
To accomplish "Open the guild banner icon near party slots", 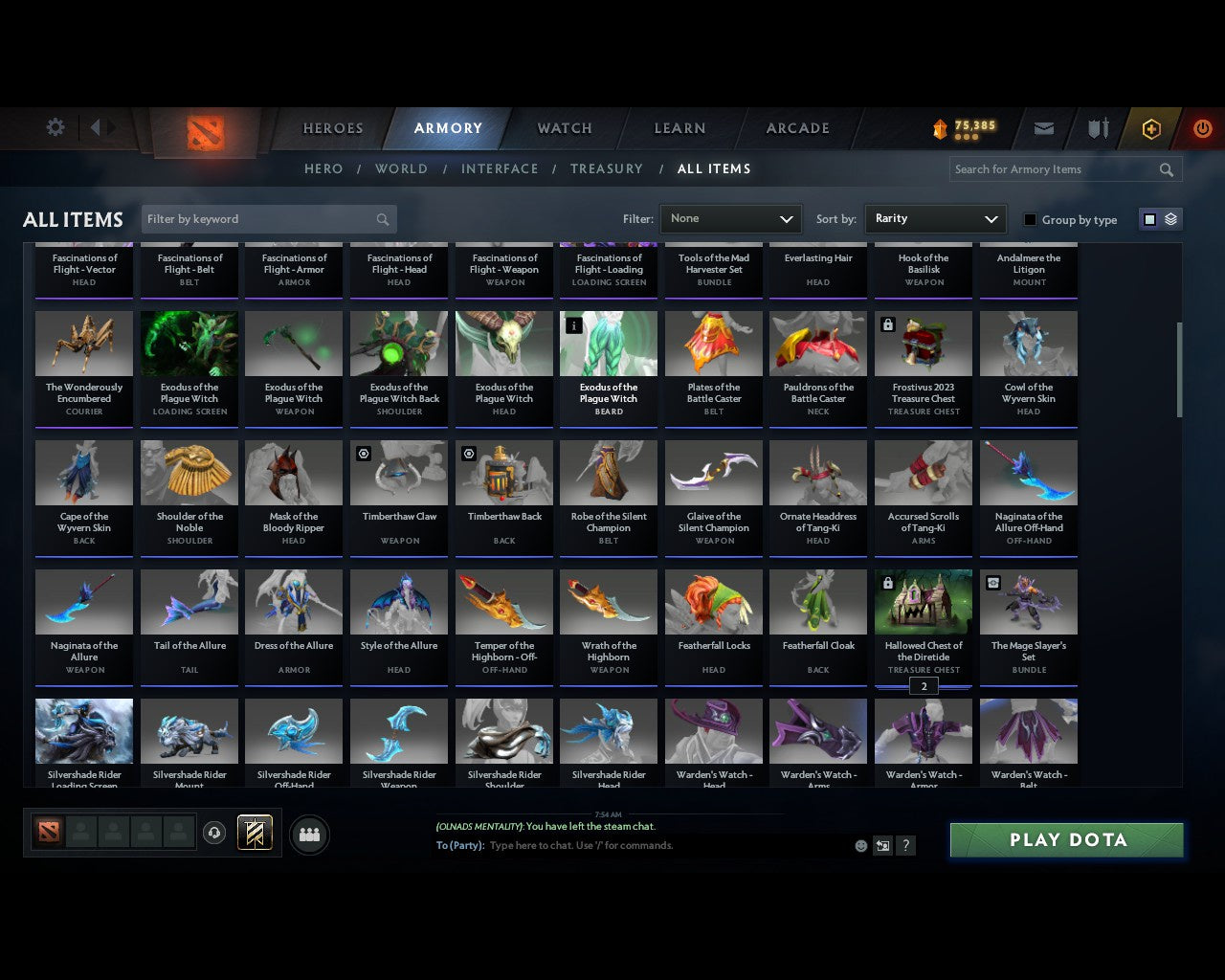I will 256,833.
